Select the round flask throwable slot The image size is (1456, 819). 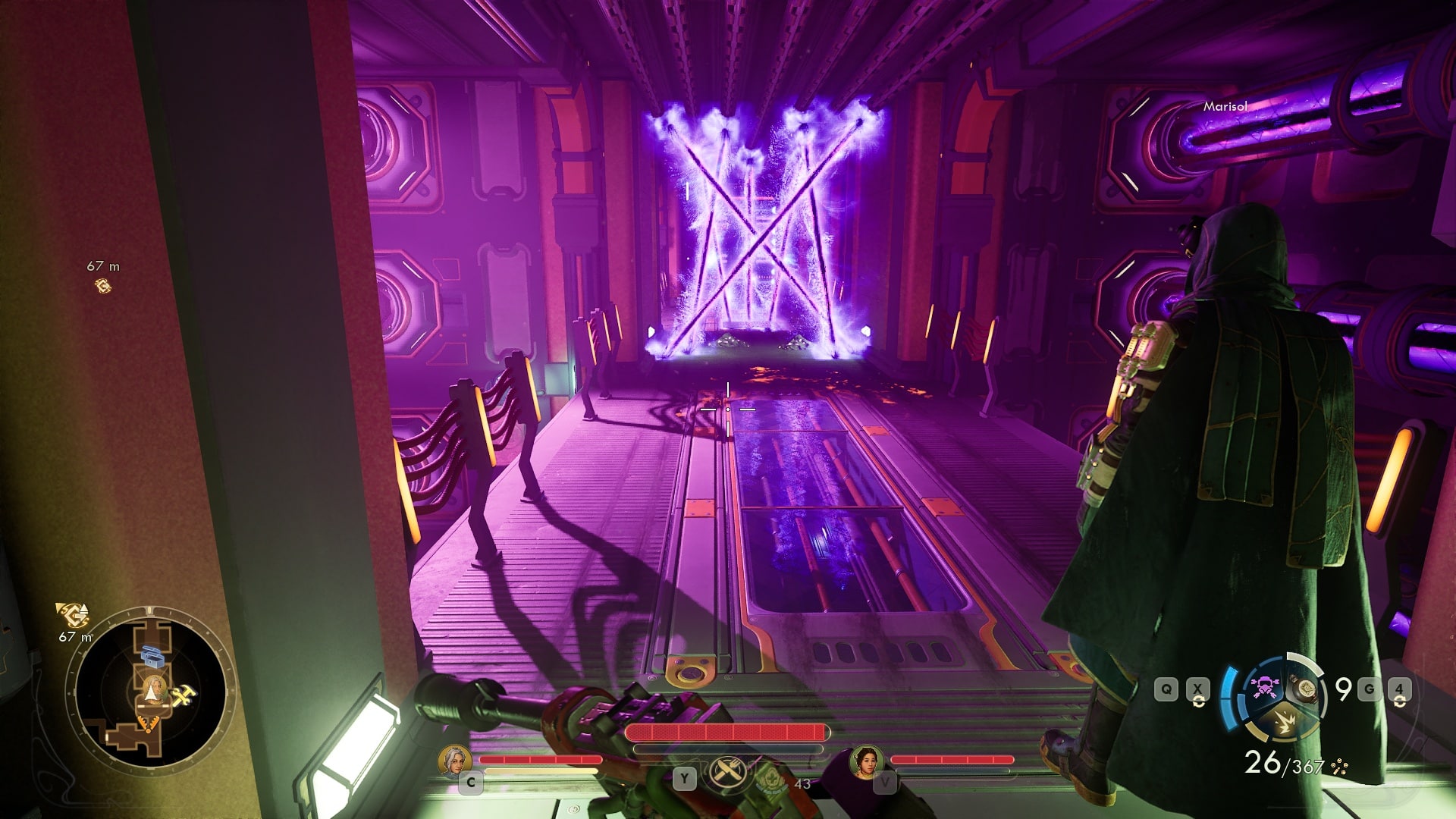tap(1306, 689)
